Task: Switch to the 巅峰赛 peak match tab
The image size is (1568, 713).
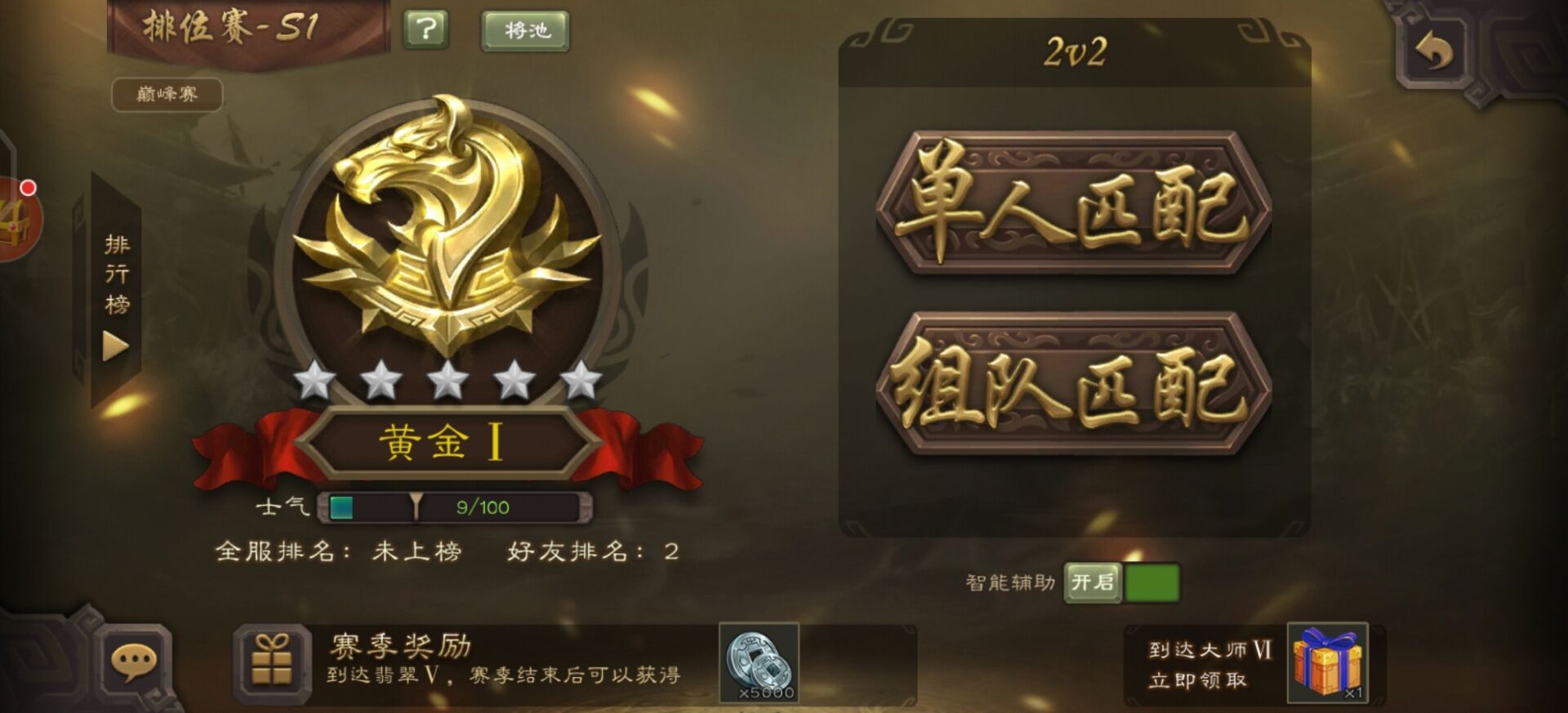Action: pos(166,95)
